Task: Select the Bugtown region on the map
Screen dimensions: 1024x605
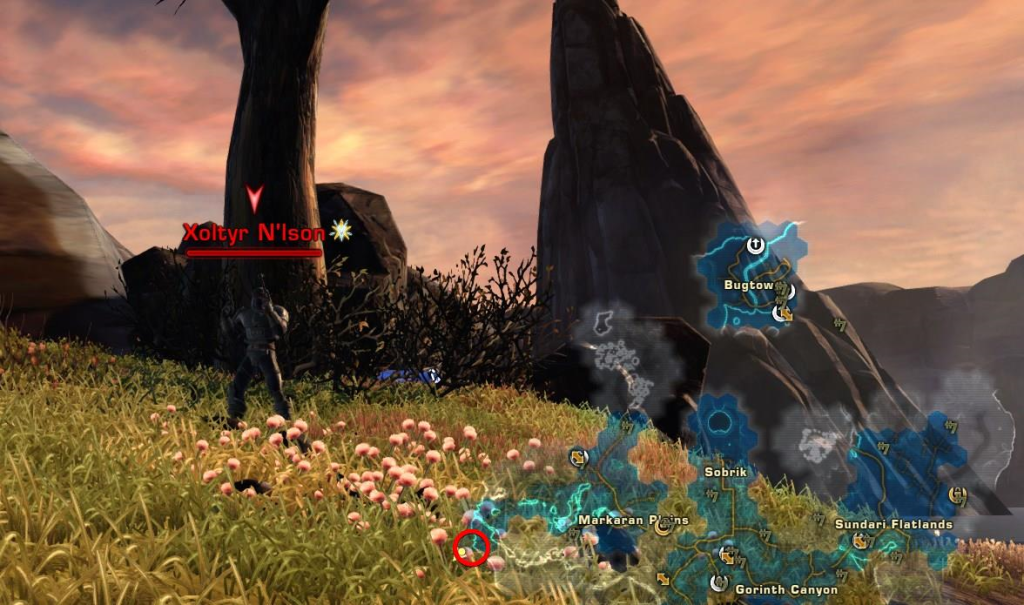Action: tap(749, 285)
